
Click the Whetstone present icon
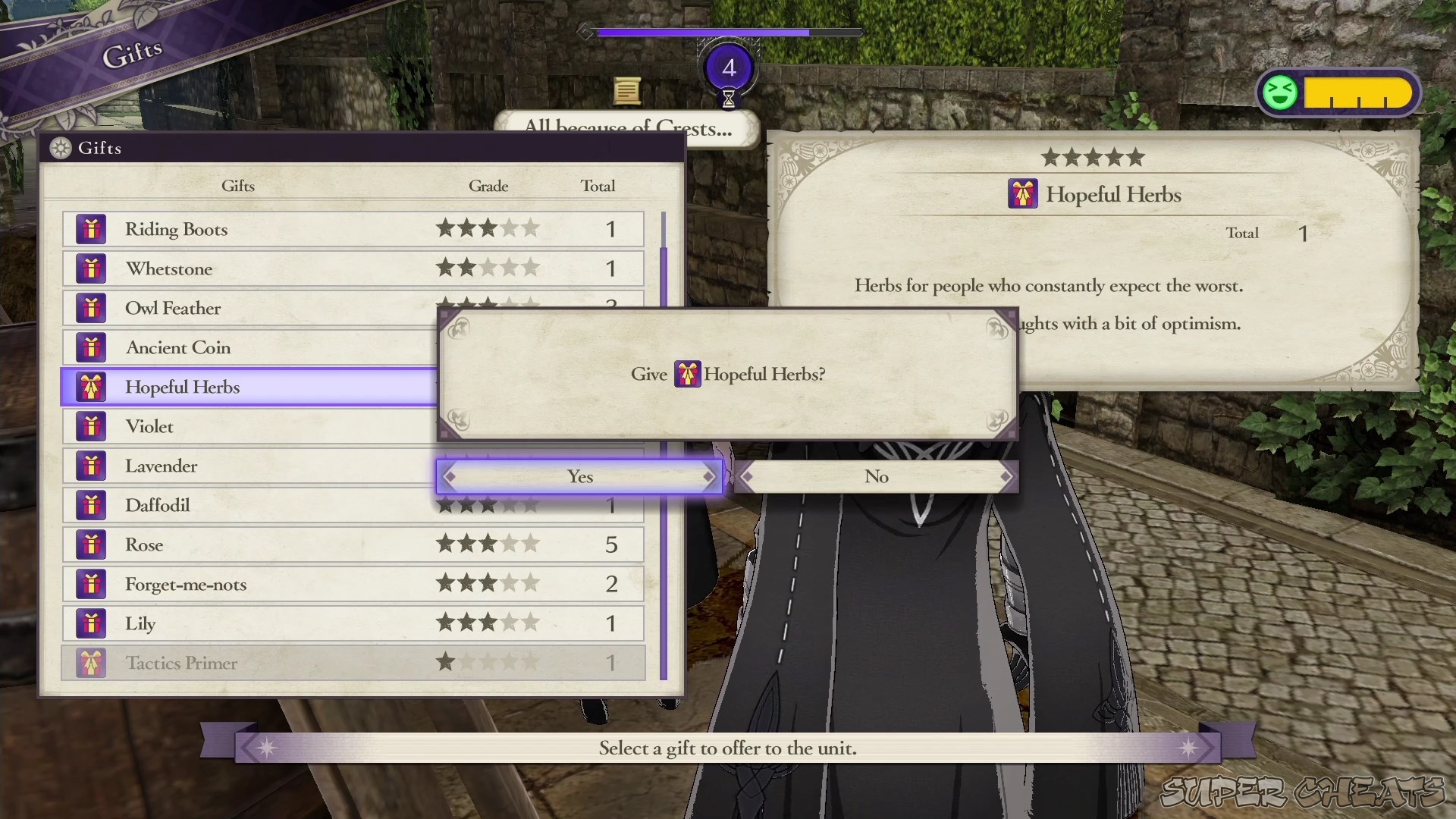pyautogui.click(x=91, y=268)
